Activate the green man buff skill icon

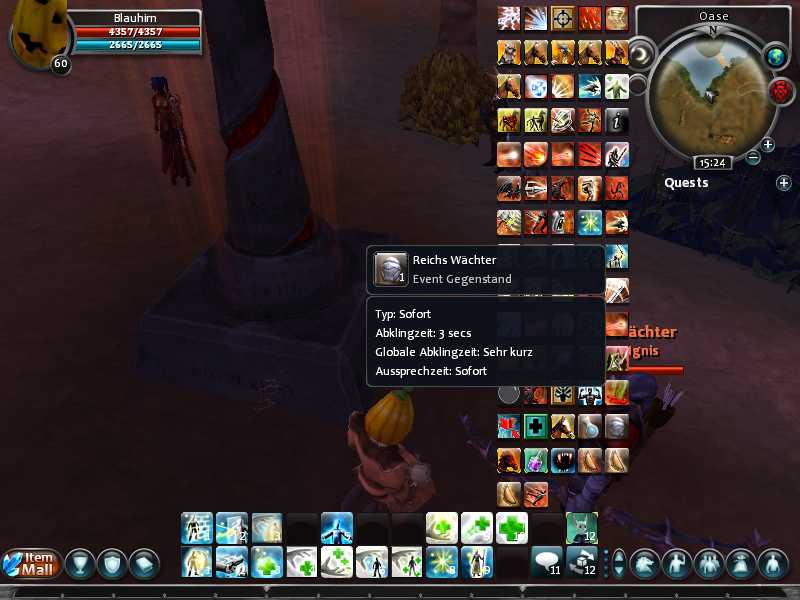616,86
